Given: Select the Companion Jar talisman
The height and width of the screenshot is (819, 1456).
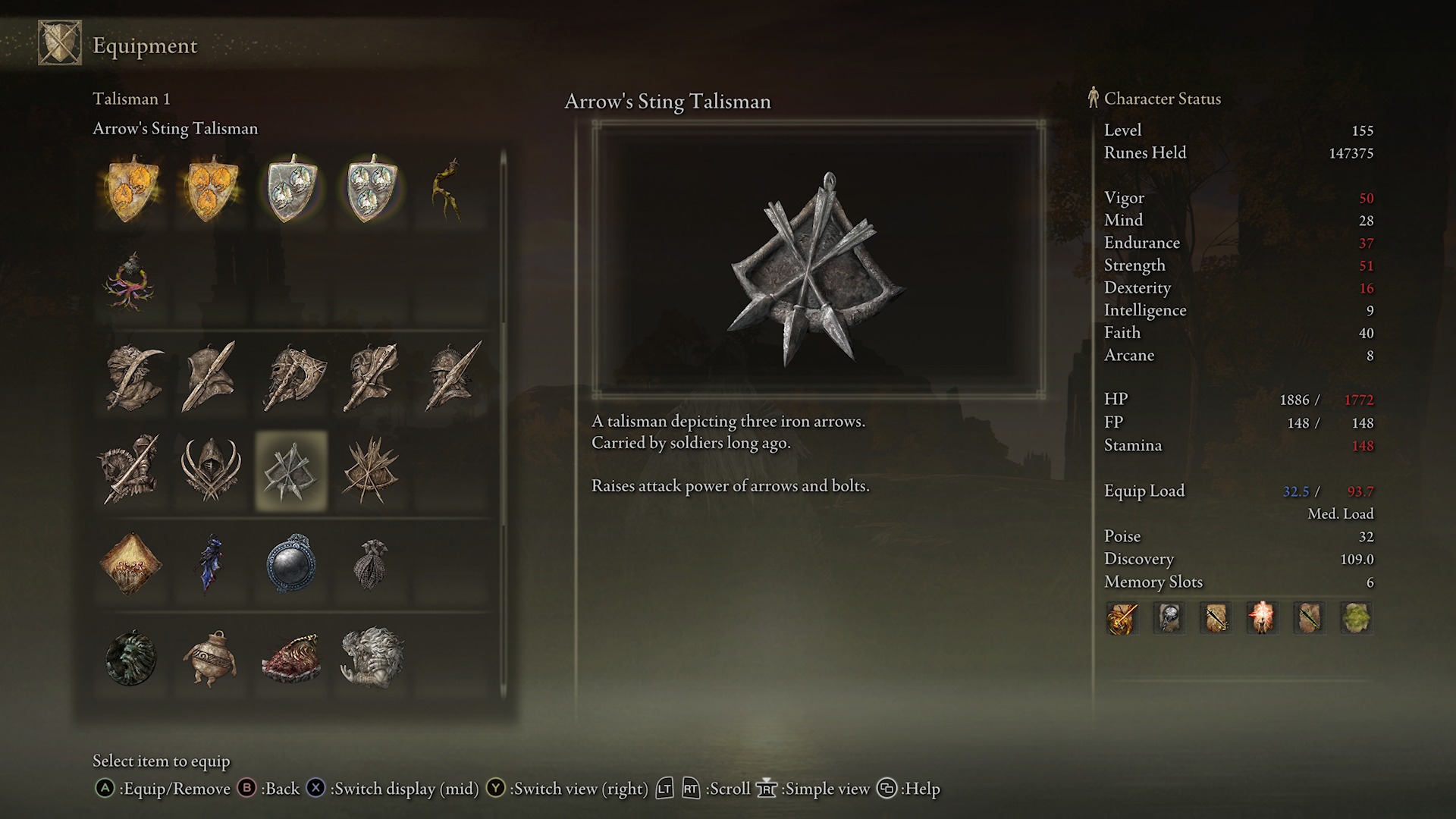Looking at the screenshot, I should tap(210, 657).
